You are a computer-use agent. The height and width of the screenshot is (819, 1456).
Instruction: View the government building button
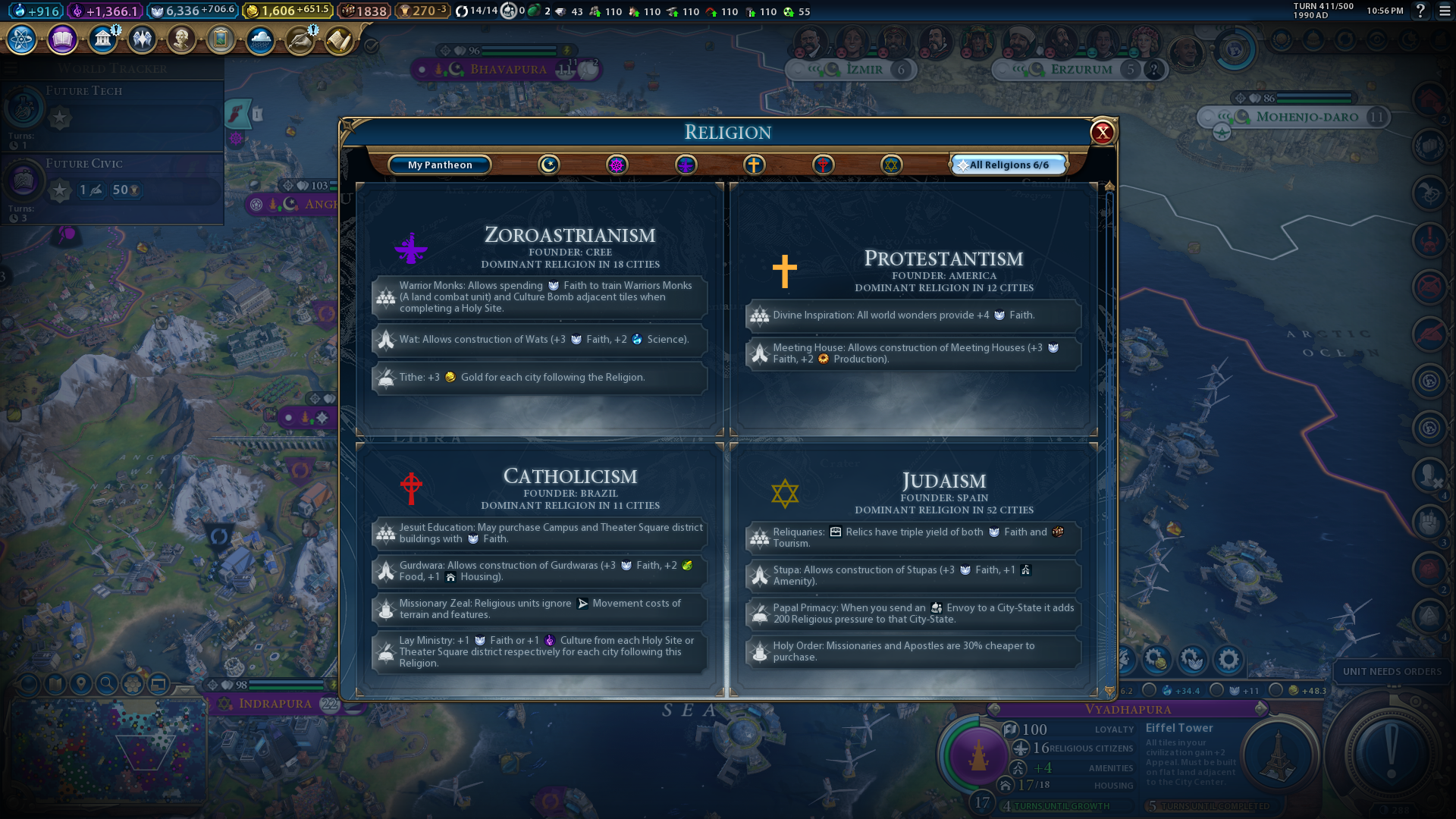pos(102,39)
